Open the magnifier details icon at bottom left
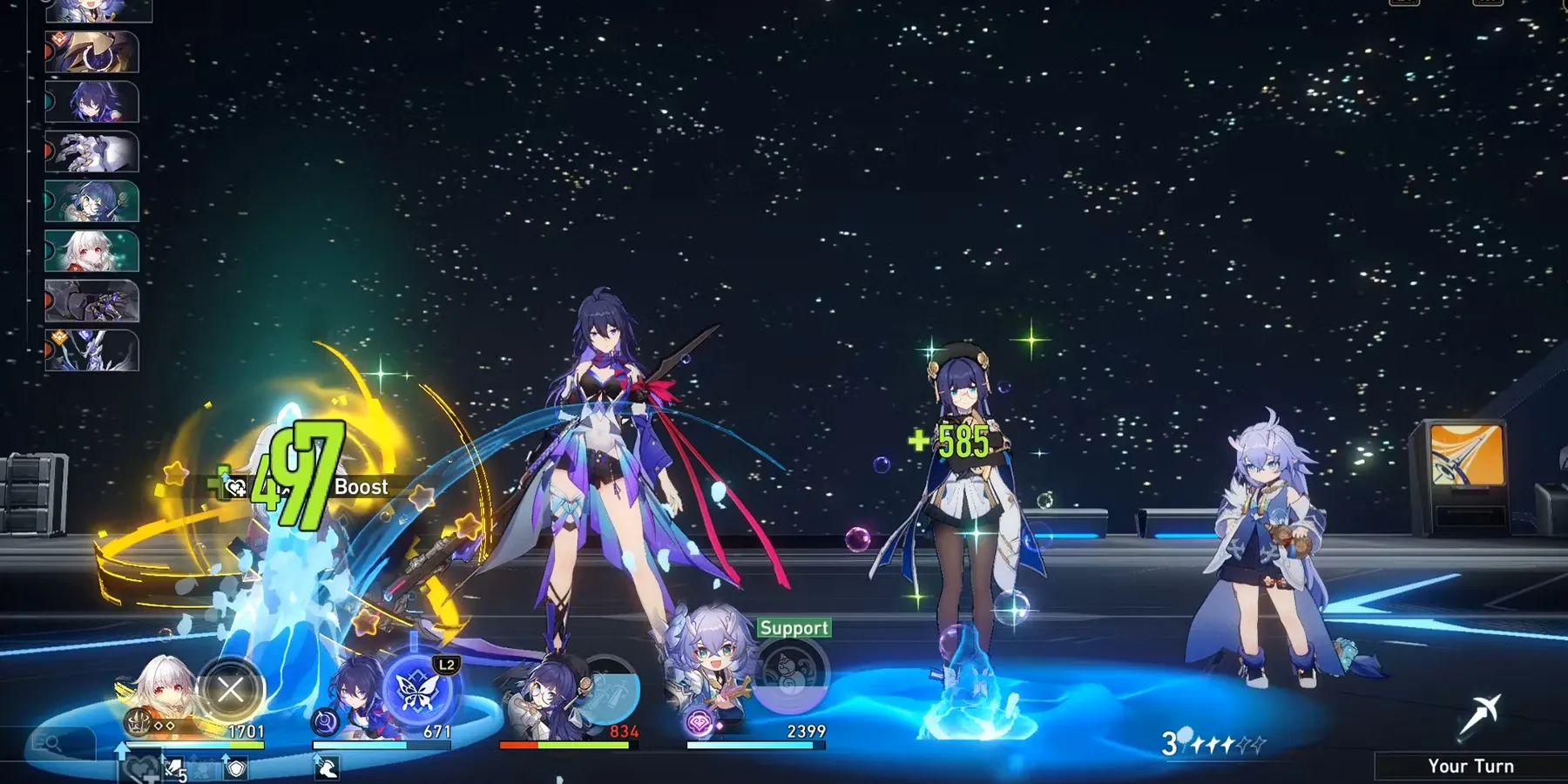The image size is (1568, 784). 48,743
